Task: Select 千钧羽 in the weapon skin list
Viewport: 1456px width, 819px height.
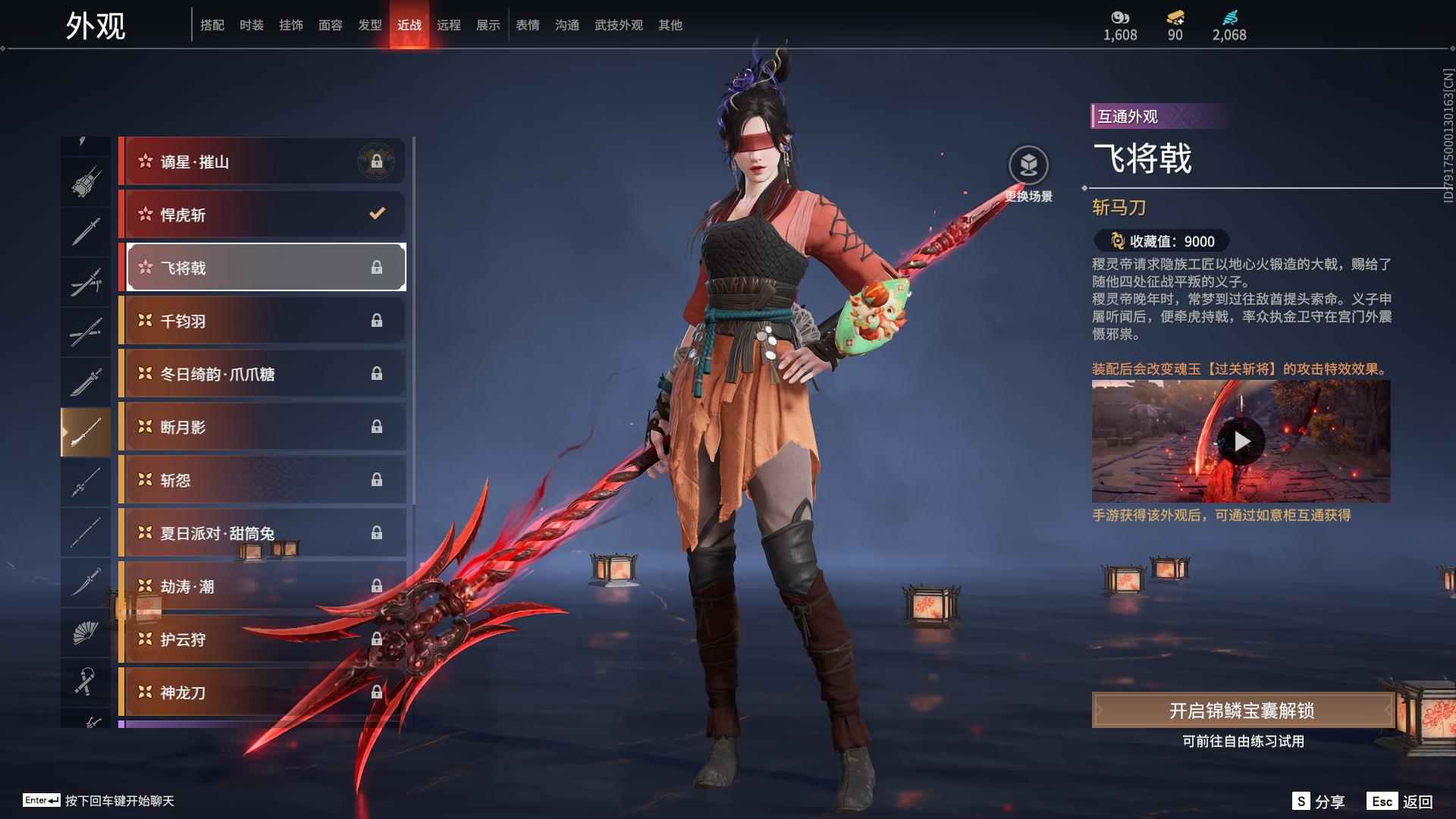Action: 262,321
